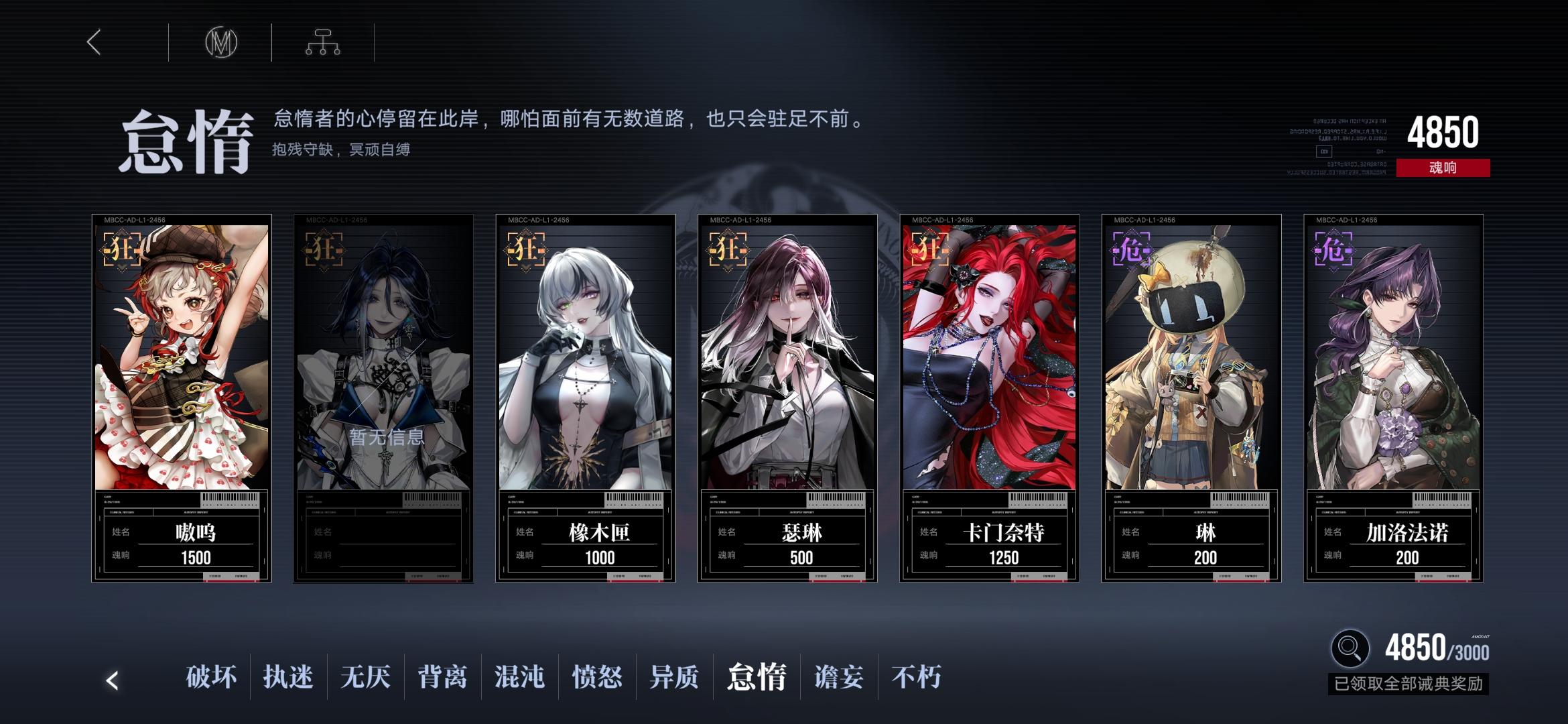Click the back arrow at top left

[94, 42]
